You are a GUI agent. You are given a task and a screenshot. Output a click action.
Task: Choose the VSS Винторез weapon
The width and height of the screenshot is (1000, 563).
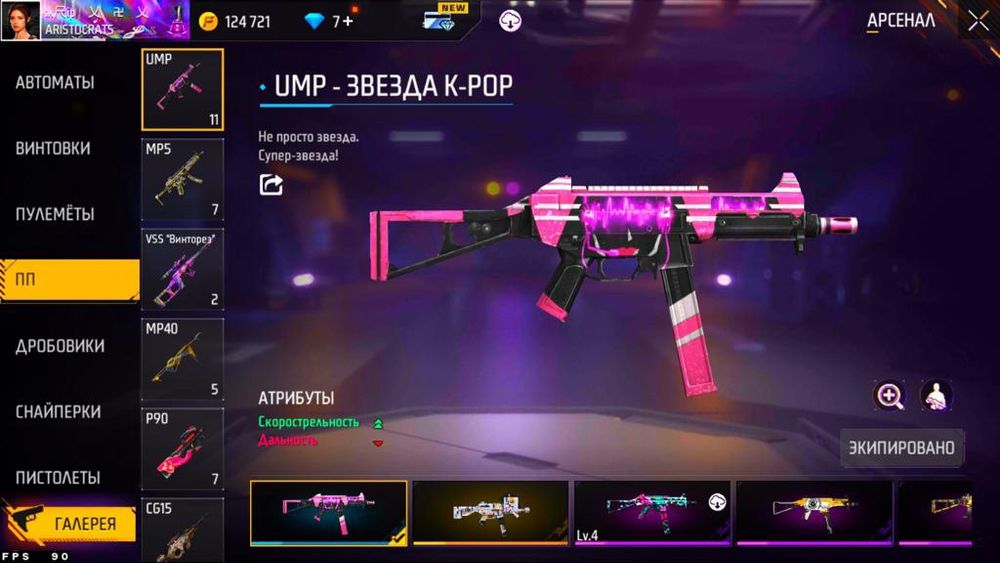click(x=182, y=270)
